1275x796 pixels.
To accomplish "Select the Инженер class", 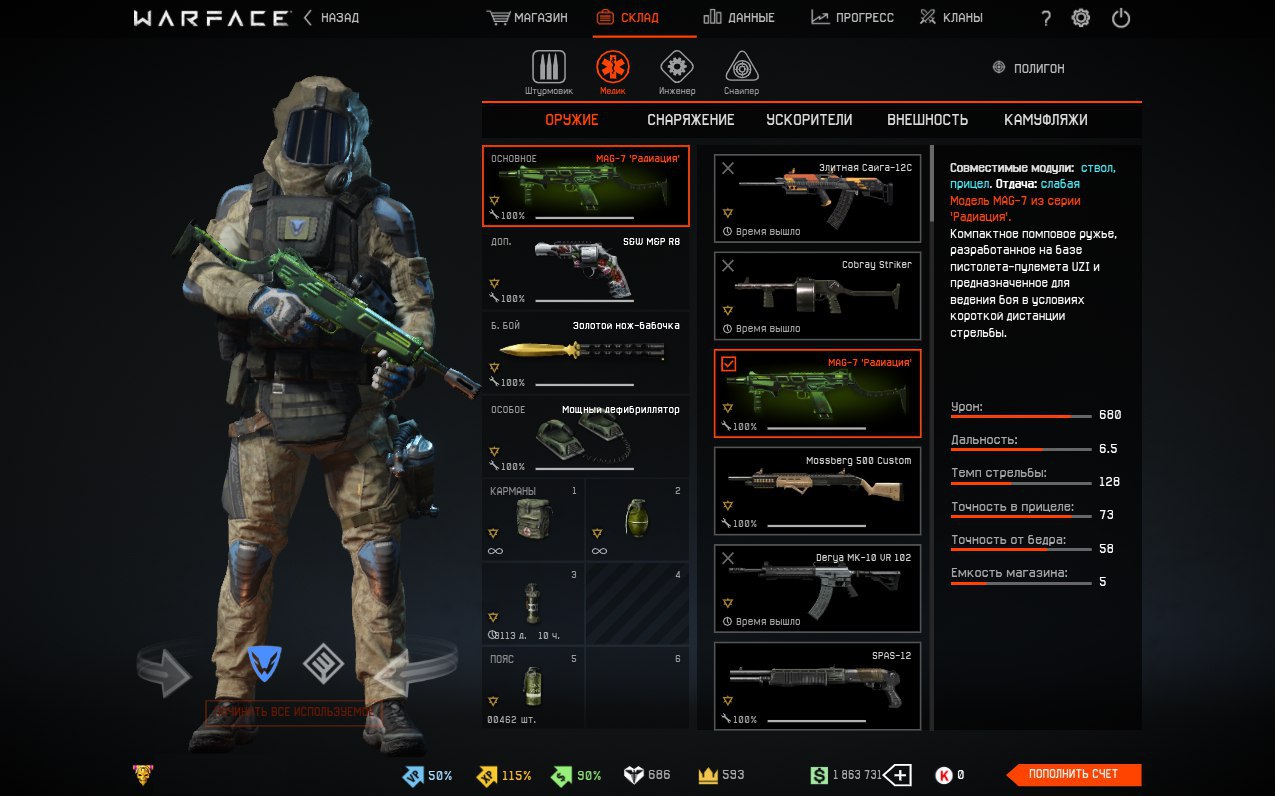I will pos(677,72).
